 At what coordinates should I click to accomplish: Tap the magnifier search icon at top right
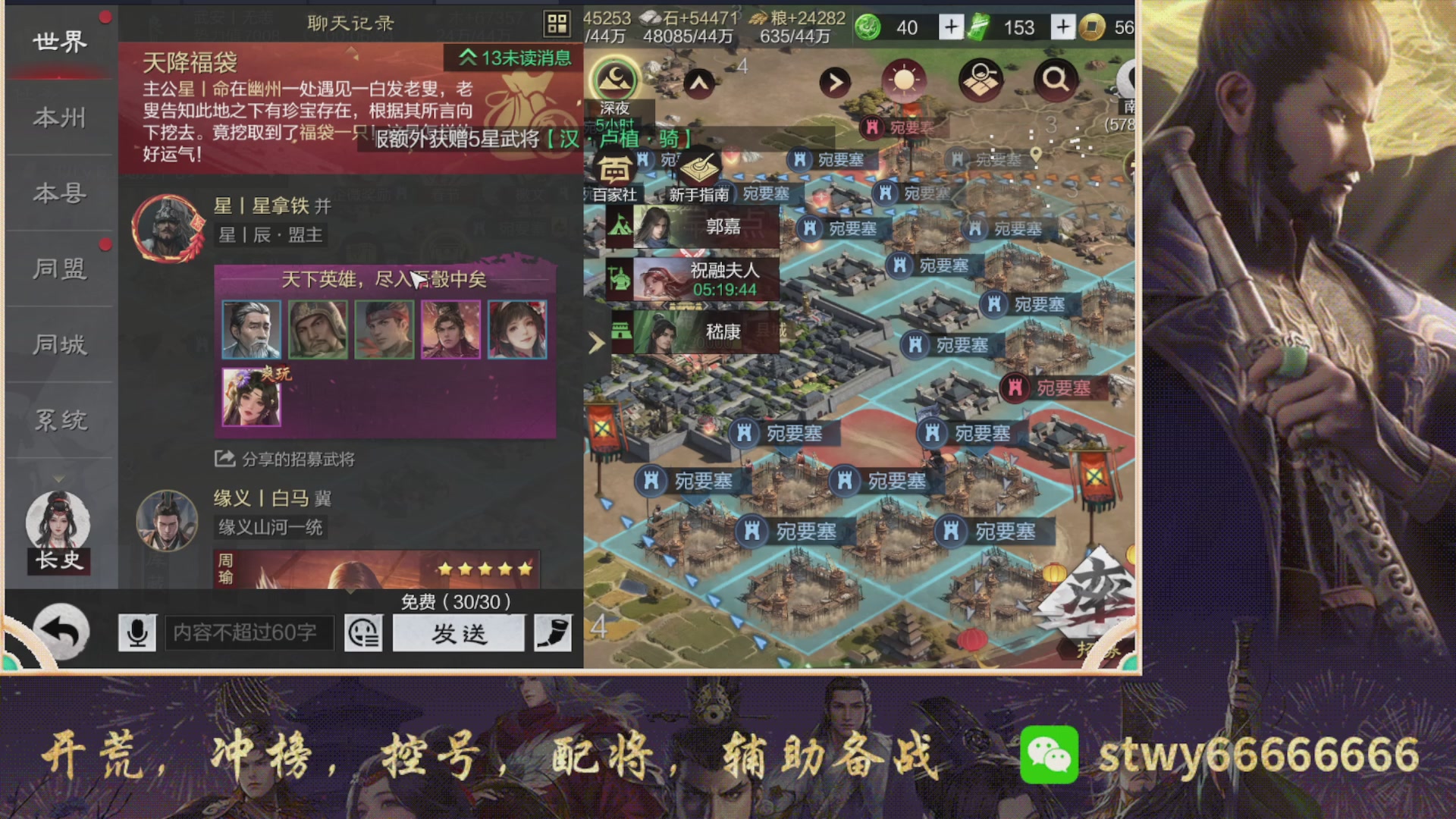click(1055, 78)
